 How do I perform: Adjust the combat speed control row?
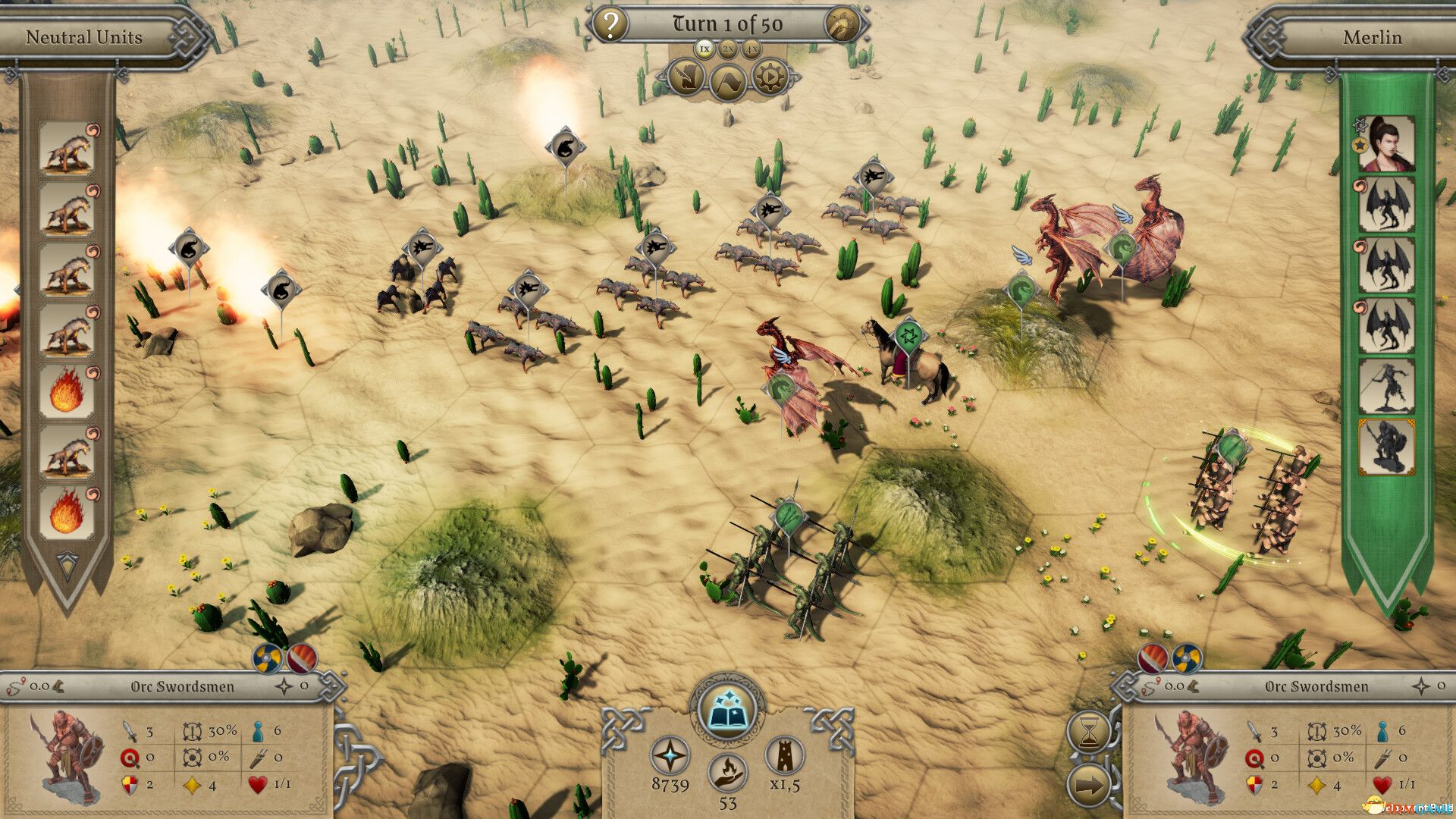coord(729,48)
